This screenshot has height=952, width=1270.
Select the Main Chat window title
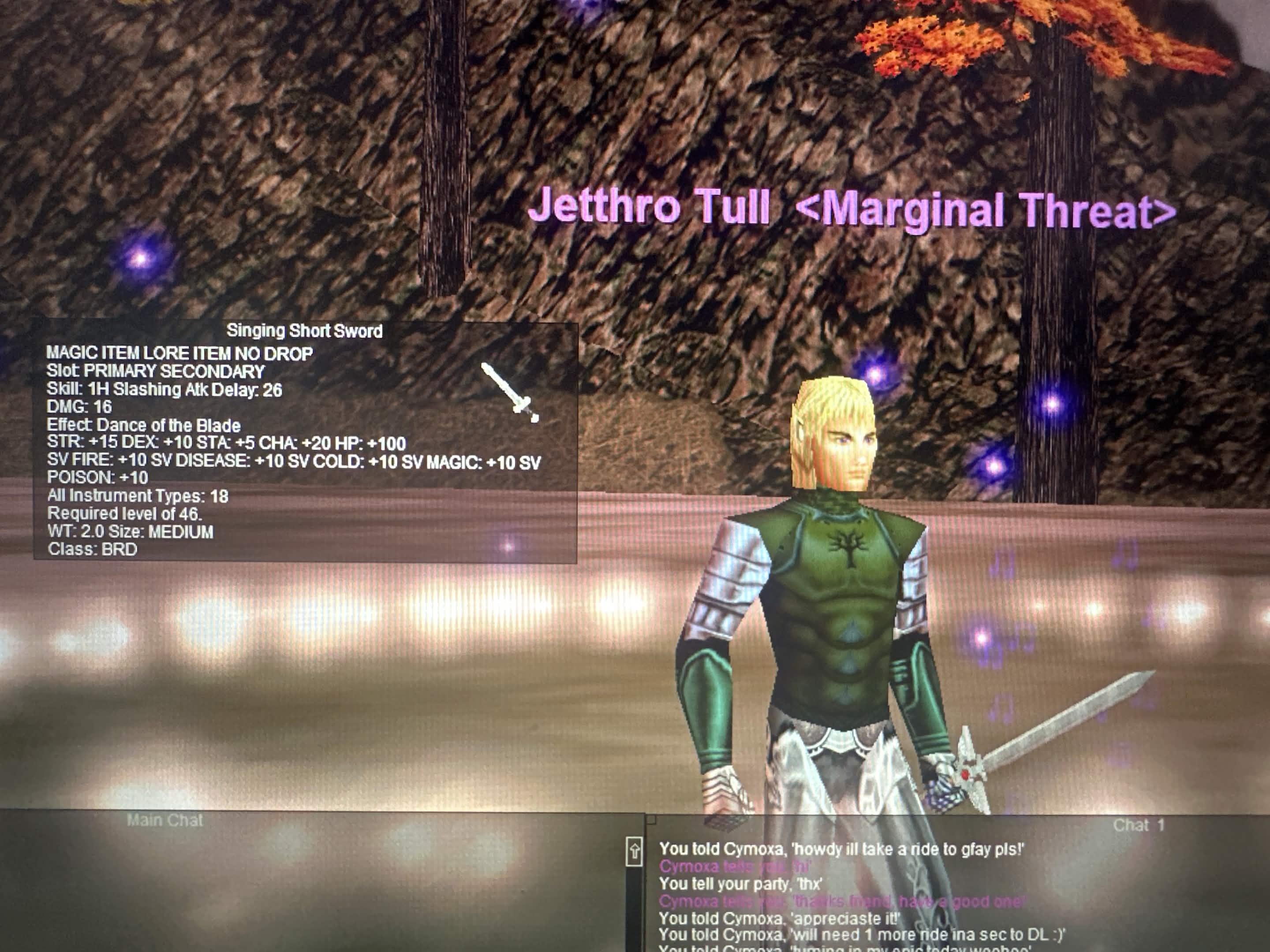pos(165,821)
